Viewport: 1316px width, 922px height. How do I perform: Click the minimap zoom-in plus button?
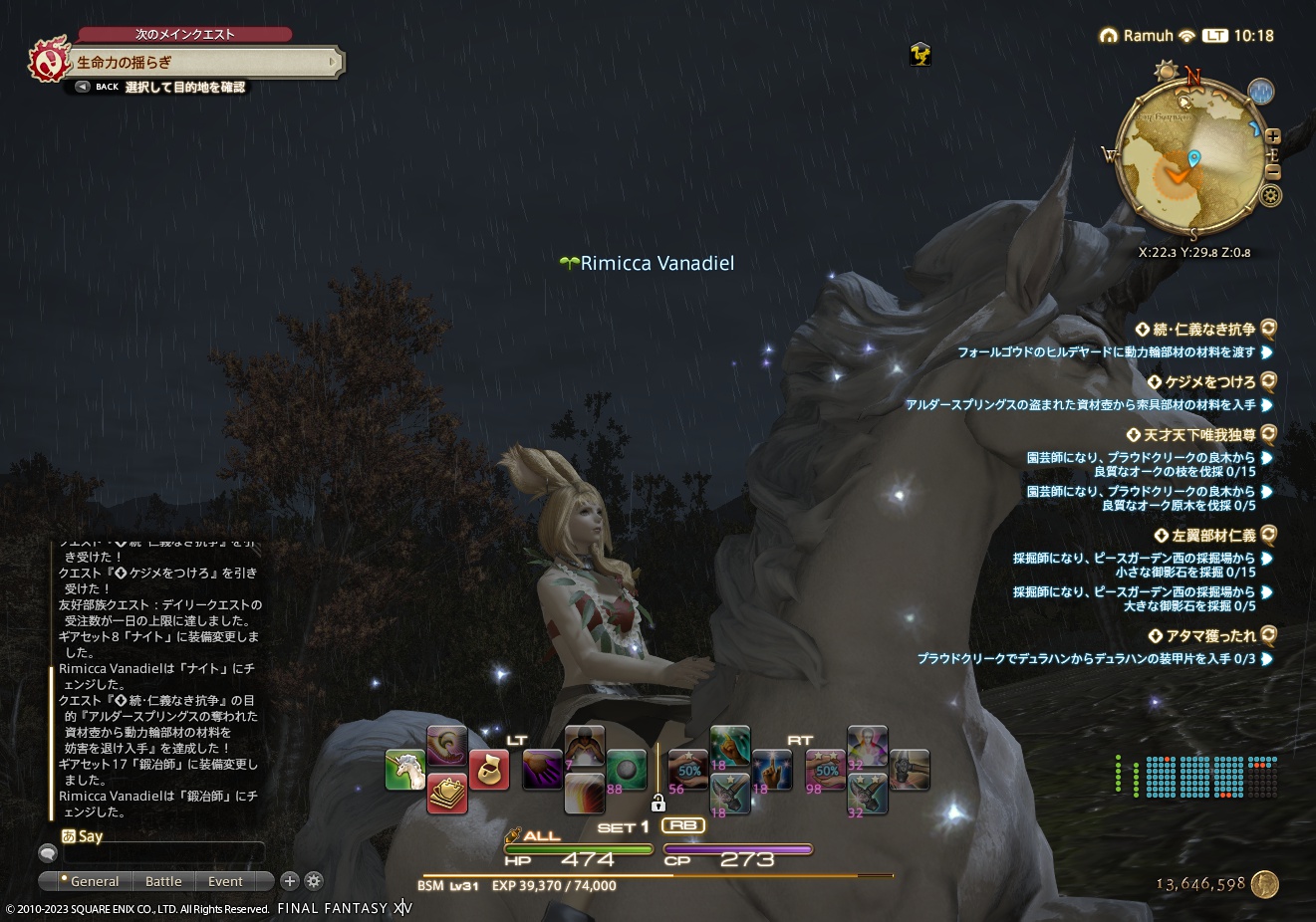[1273, 135]
